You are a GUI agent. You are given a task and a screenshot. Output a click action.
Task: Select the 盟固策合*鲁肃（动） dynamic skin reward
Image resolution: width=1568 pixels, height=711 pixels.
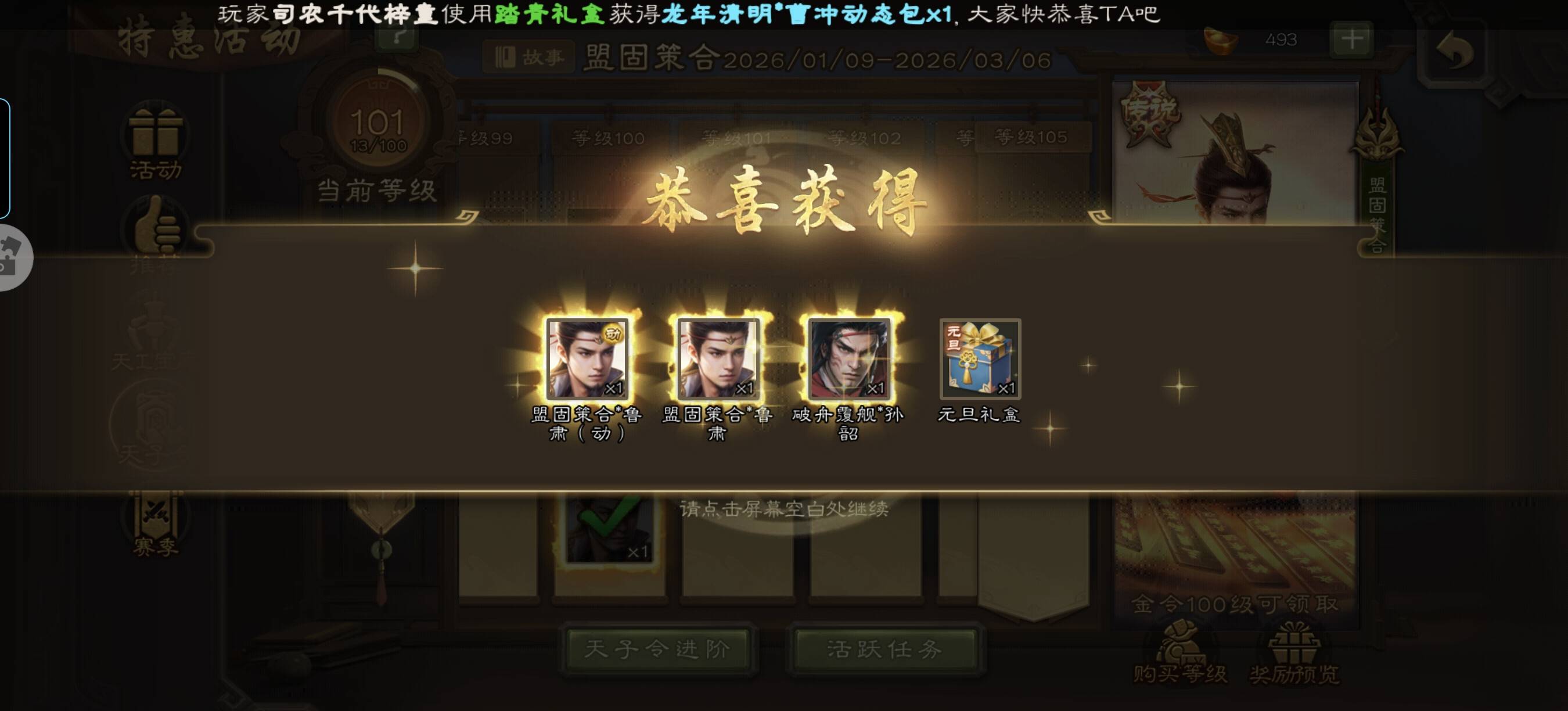(587, 358)
